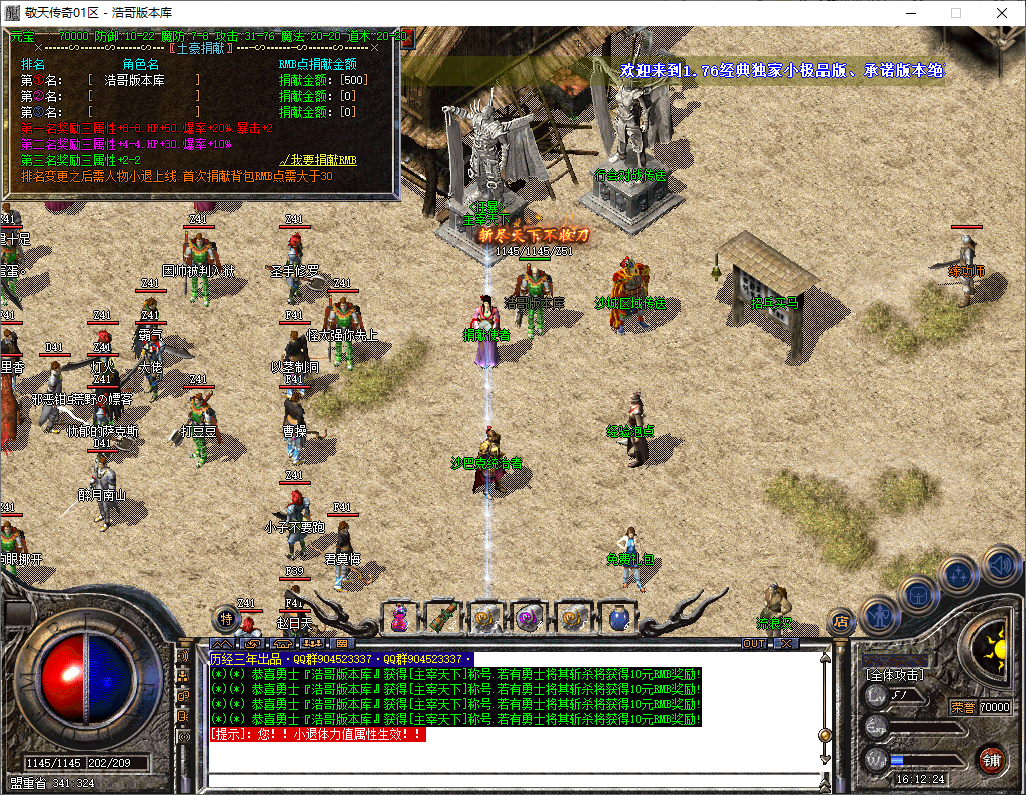Minimize the game window
This screenshot has width=1026, height=795.
pyautogui.click(x=910, y=13)
